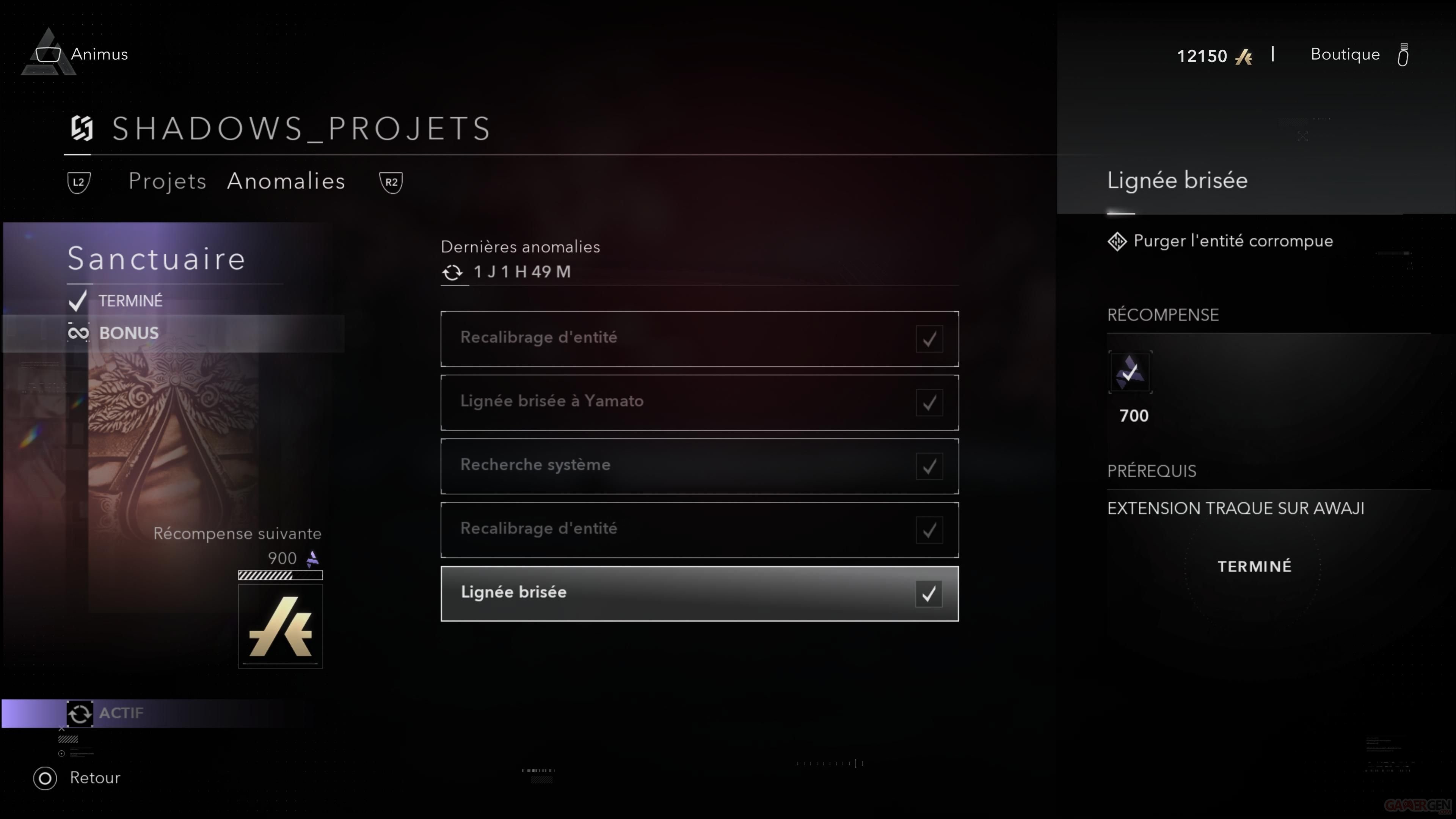Screen dimensions: 1456x819
Task: Select the BONUS entry under Sanctuaire
Action: (x=129, y=333)
